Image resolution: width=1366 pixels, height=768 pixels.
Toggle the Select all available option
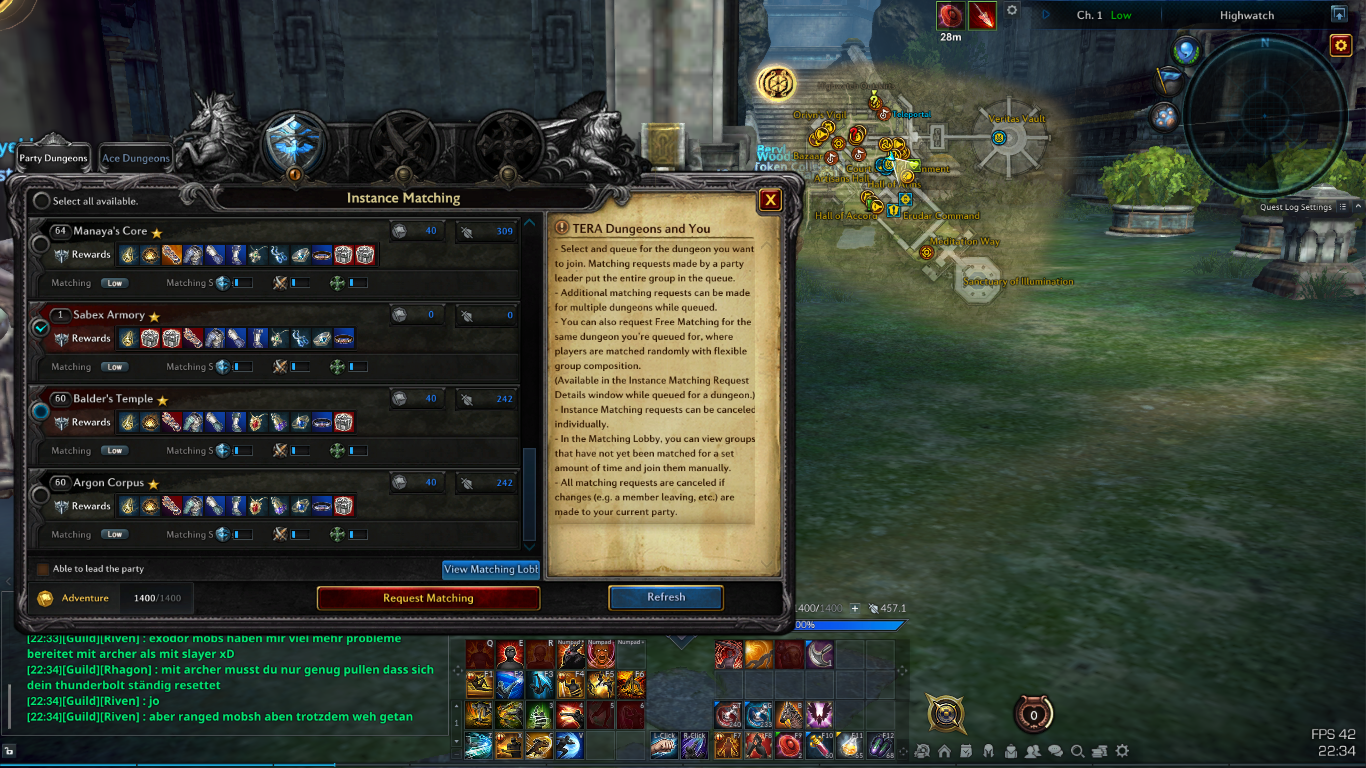click(41, 201)
